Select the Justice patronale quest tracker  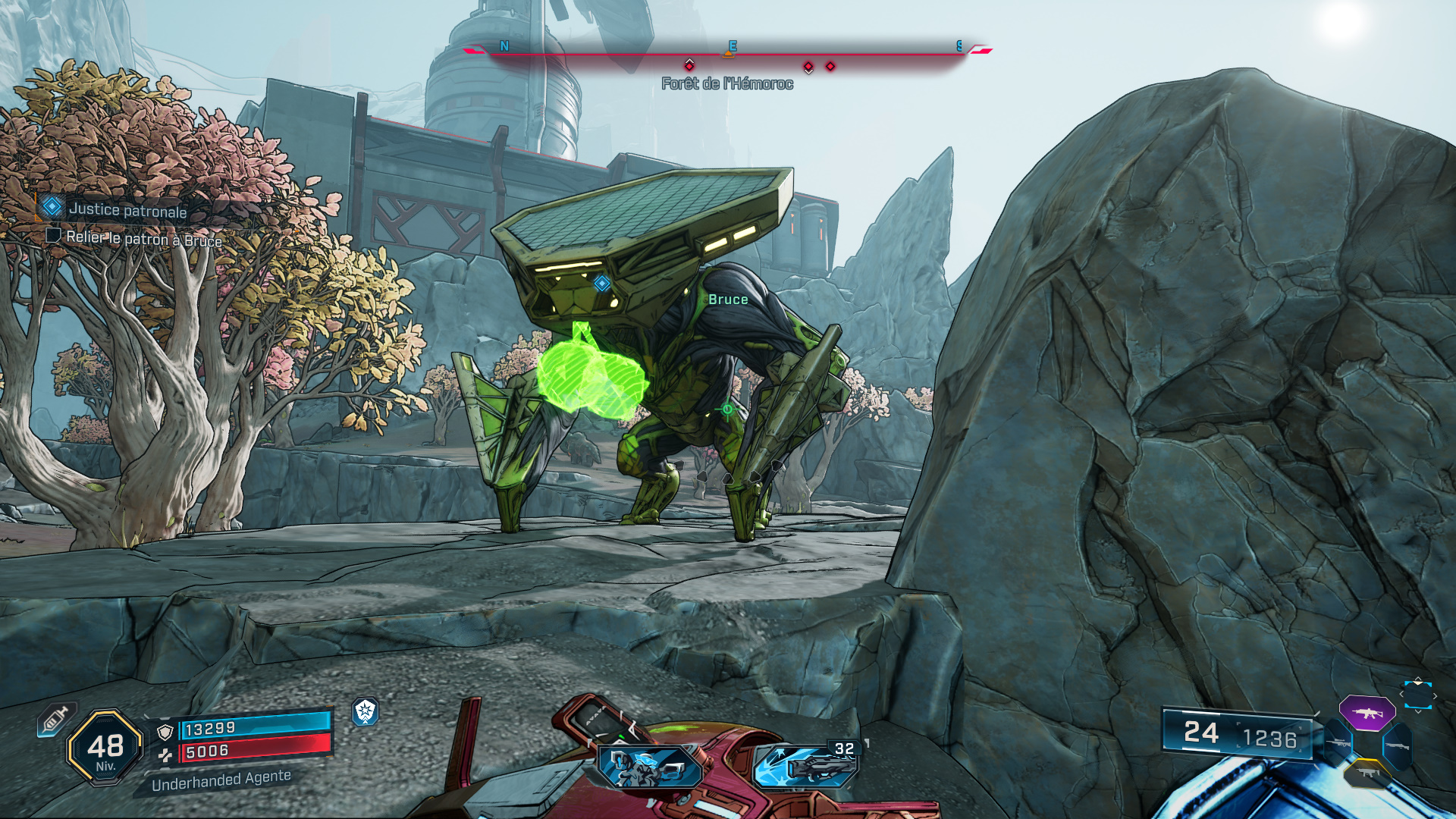(127, 209)
